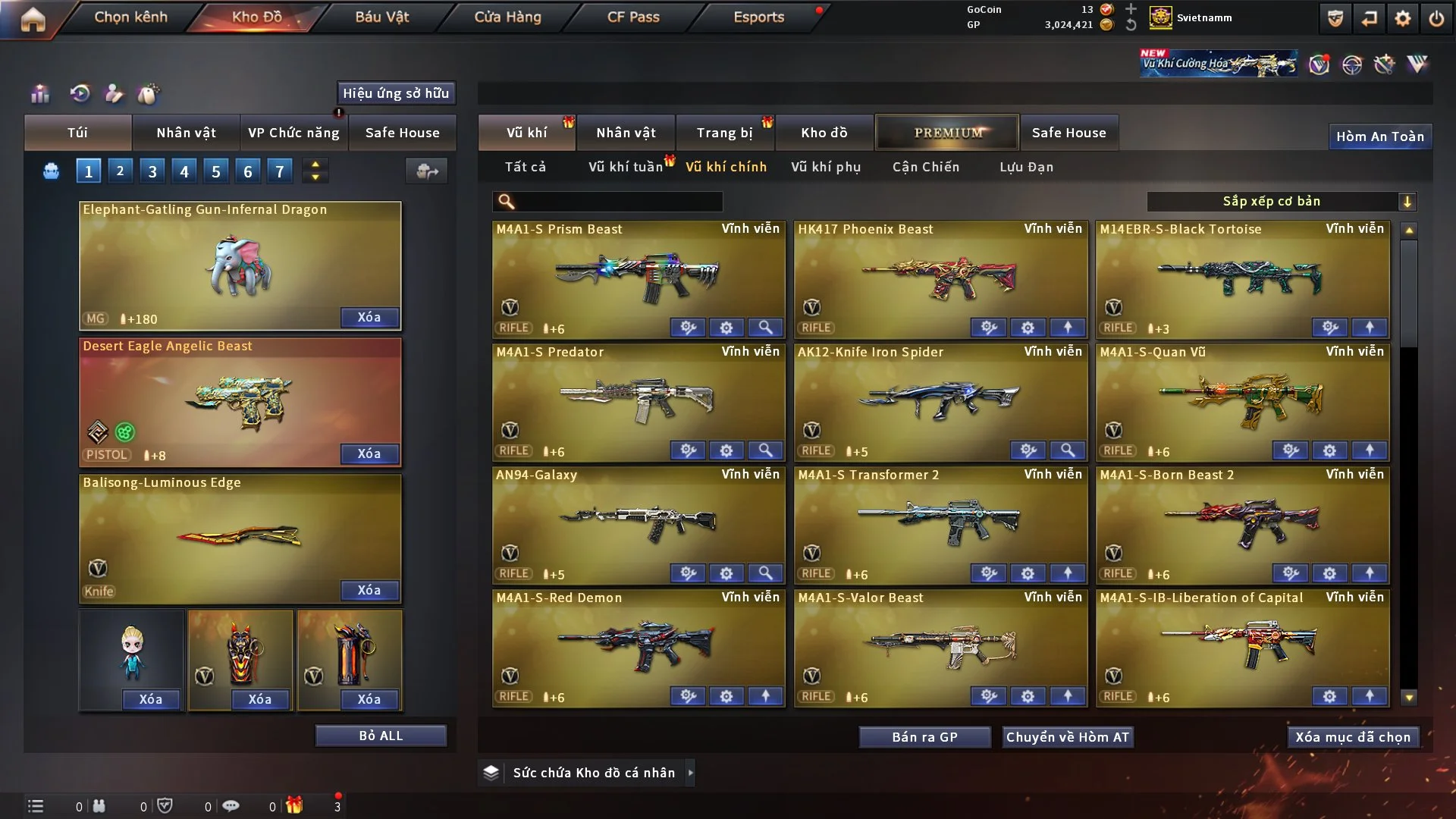Screen dimensions: 1456x819
Task: Open the Hòm An Toàn safe box
Action: pos(1379,136)
